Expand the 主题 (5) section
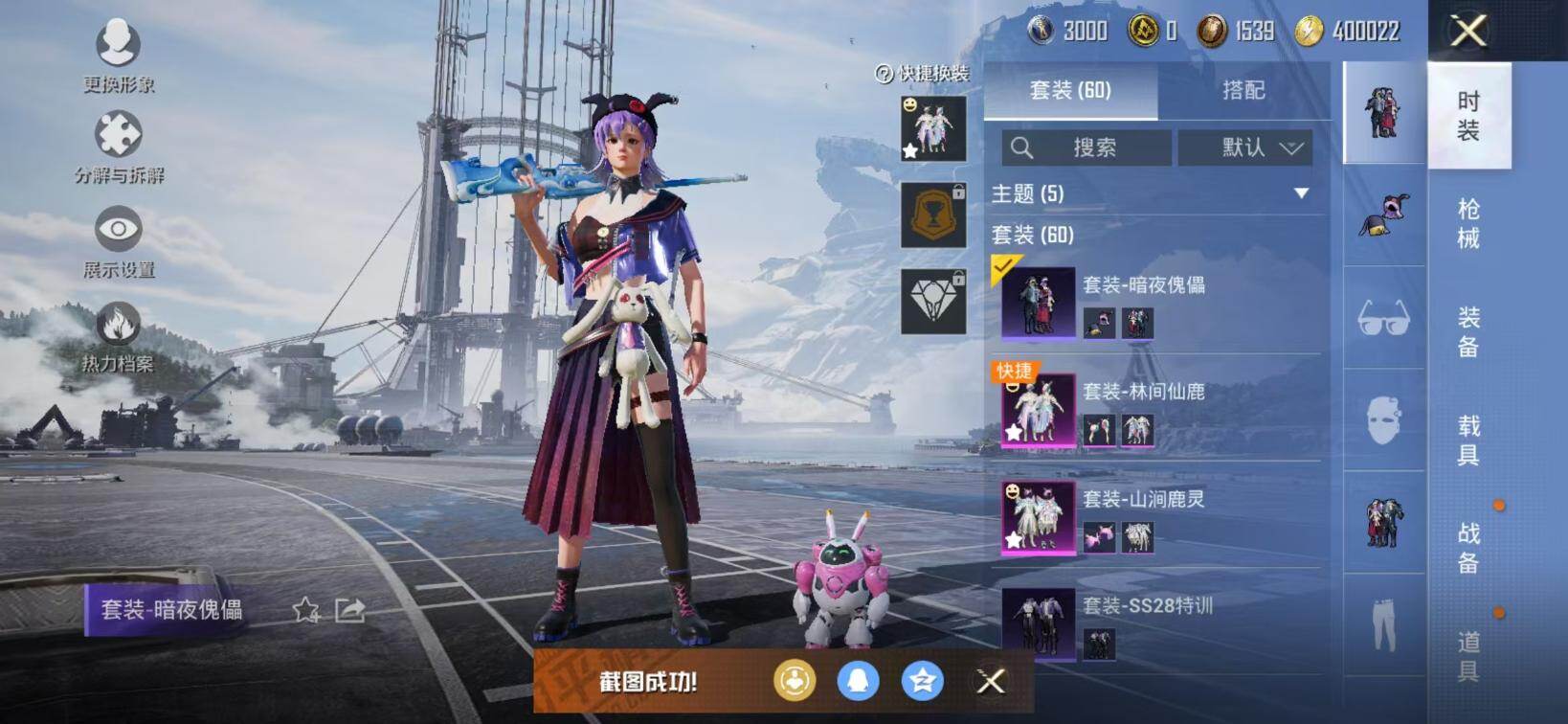 (x=1301, y=193)
